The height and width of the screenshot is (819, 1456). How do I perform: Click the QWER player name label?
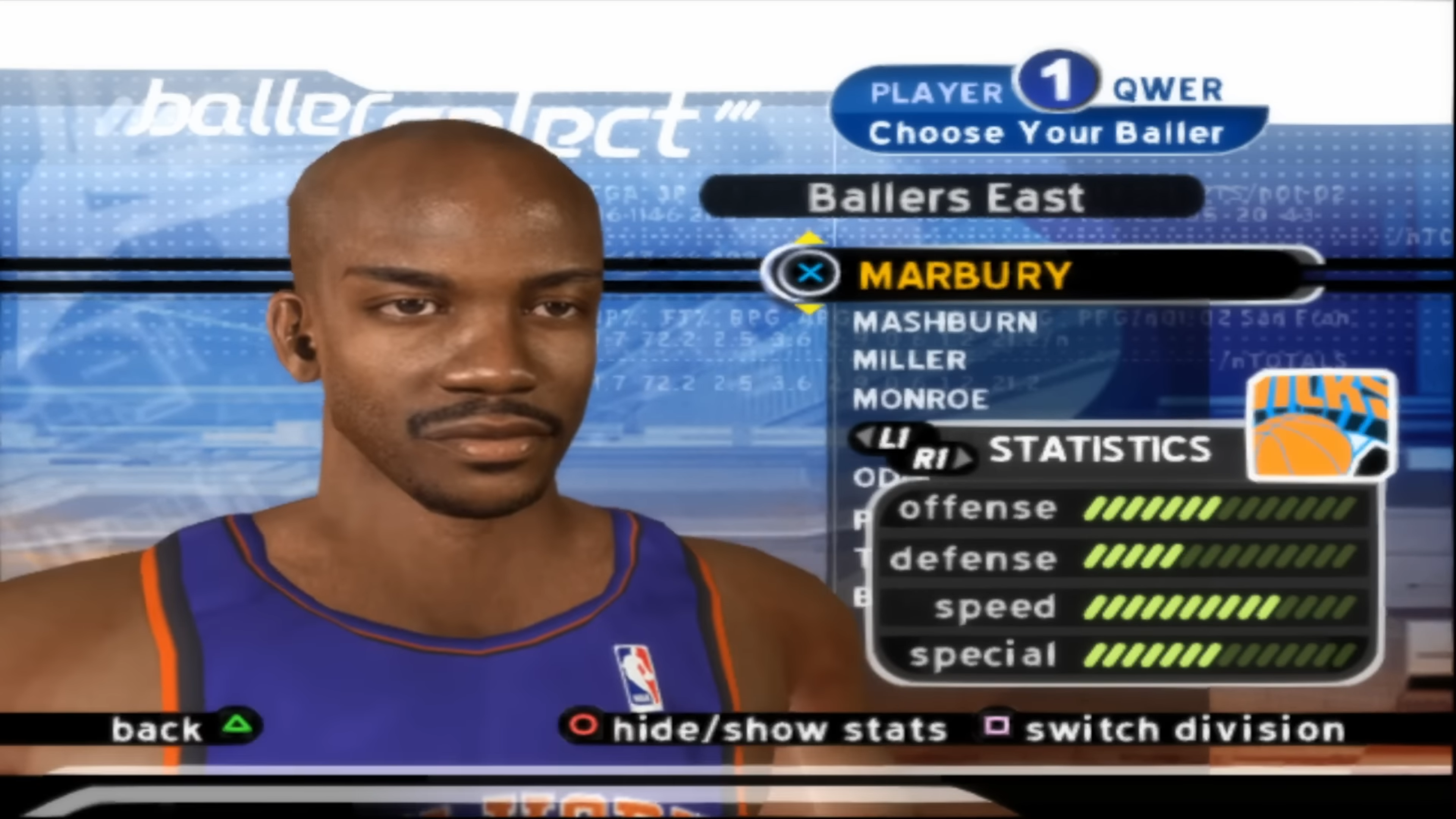pos(1167,89)
